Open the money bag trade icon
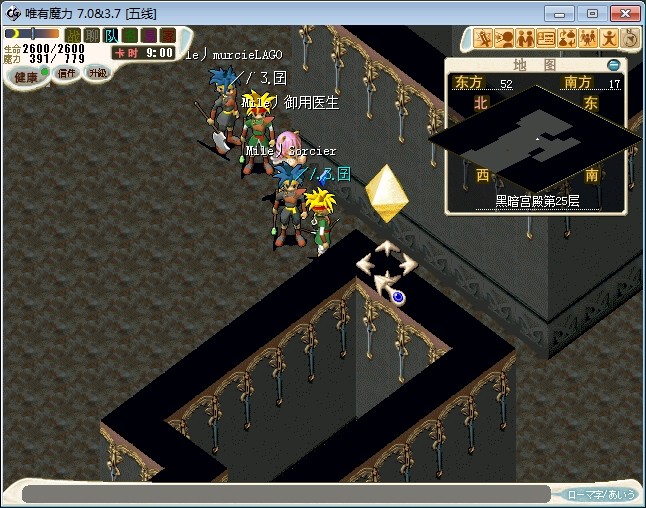The width and height of the screenshot is (646, 508). (x=567, y=39)
